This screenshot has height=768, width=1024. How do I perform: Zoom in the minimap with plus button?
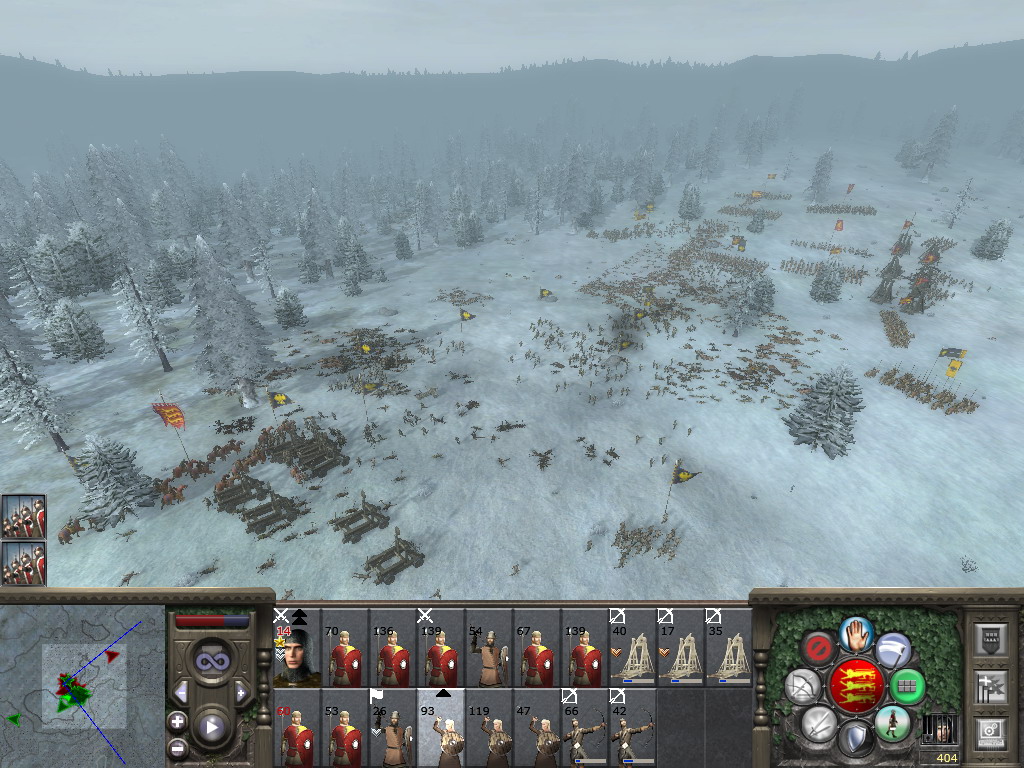pos(177,721)
